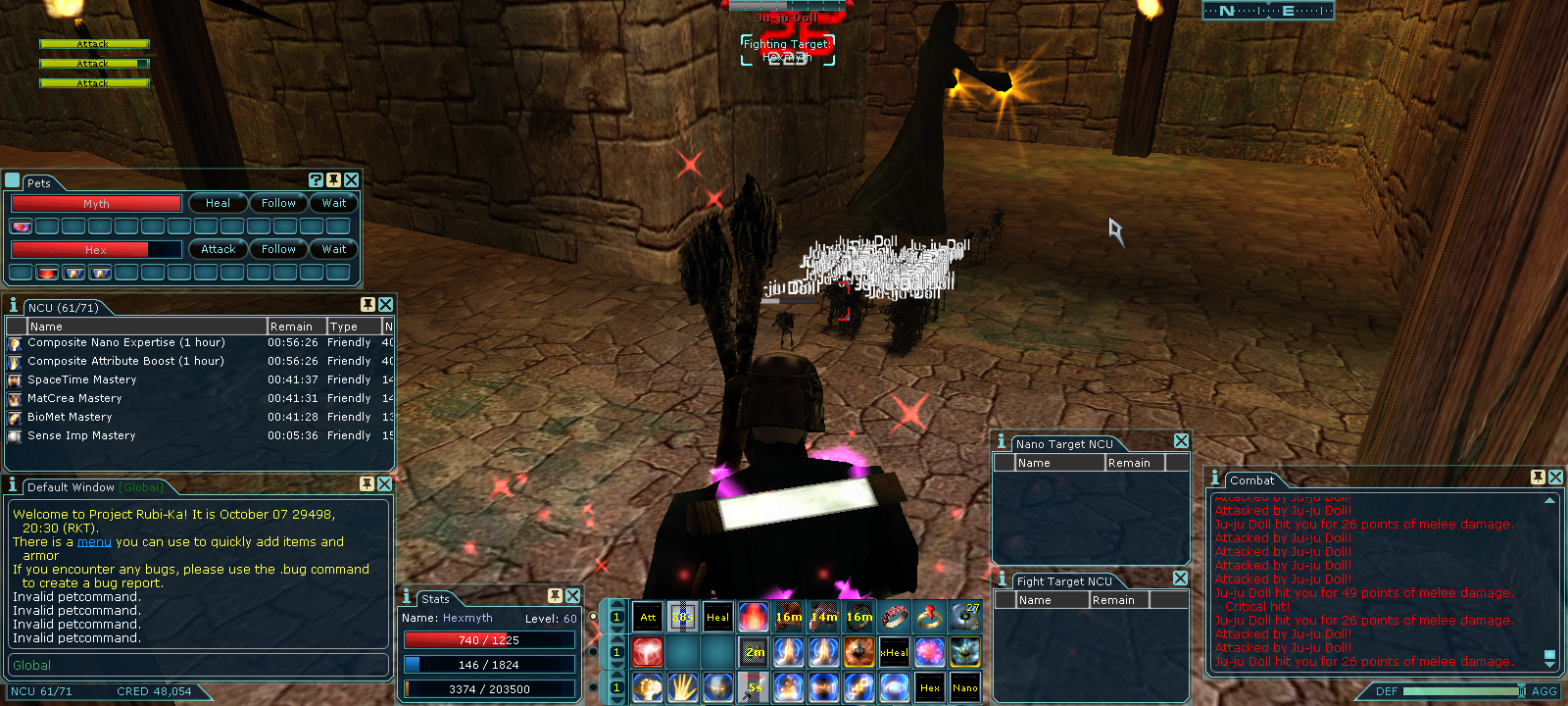
Task: Open the menu link in chat
Action: coord(94,541)
